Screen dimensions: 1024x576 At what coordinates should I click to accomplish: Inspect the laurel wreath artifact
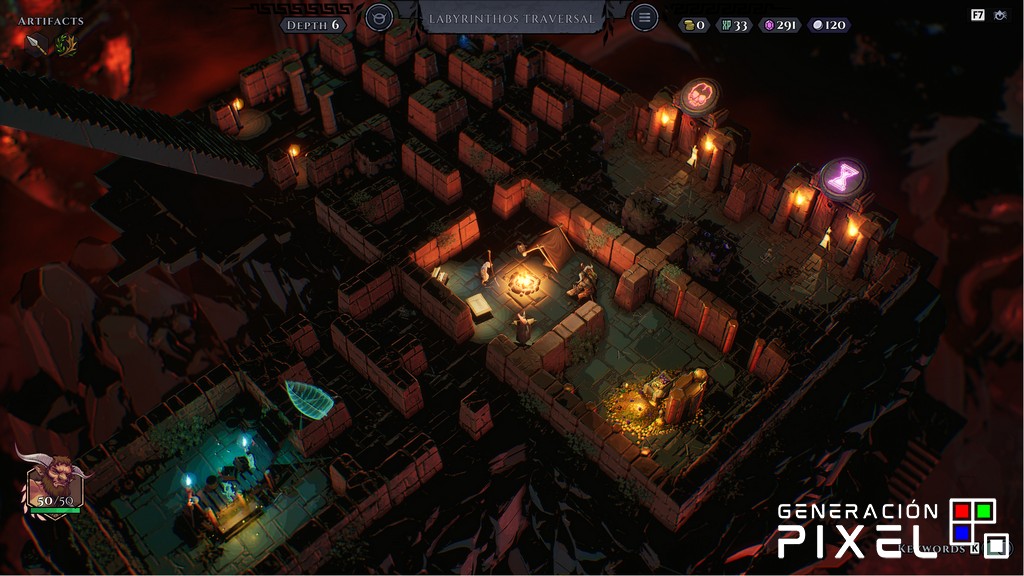point(66,43)
